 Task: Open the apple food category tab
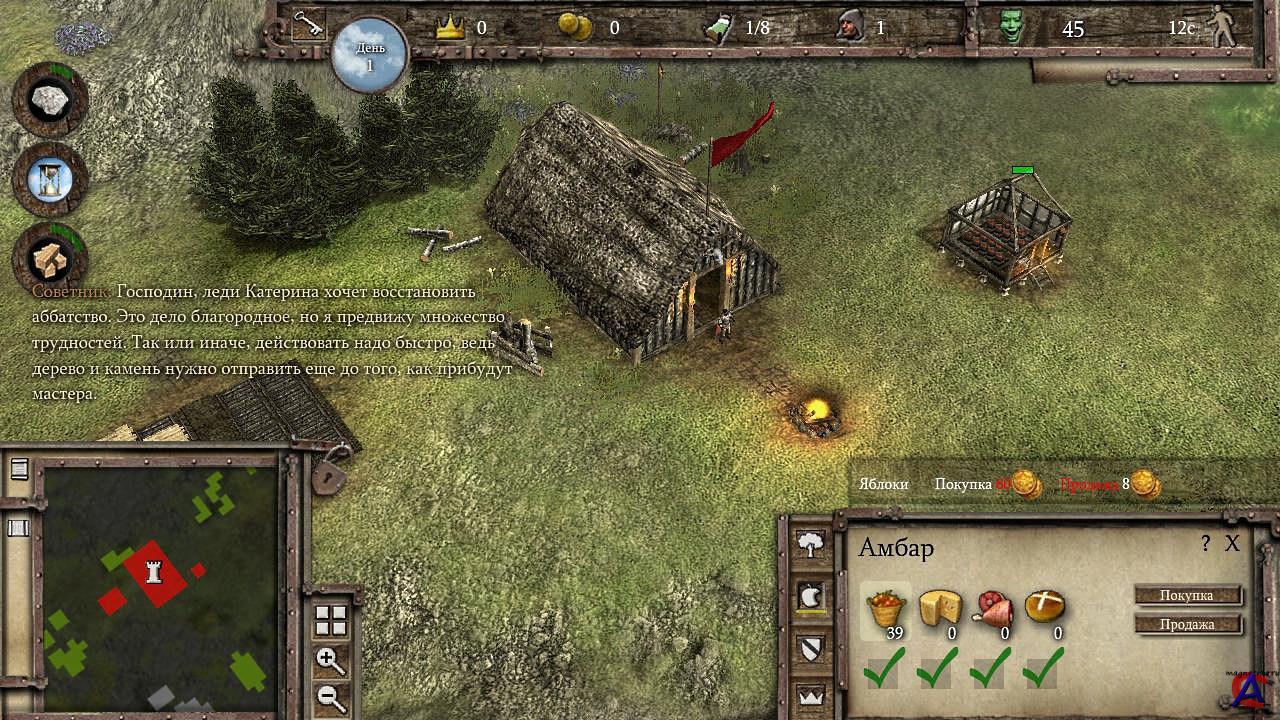tap(810, 597)
